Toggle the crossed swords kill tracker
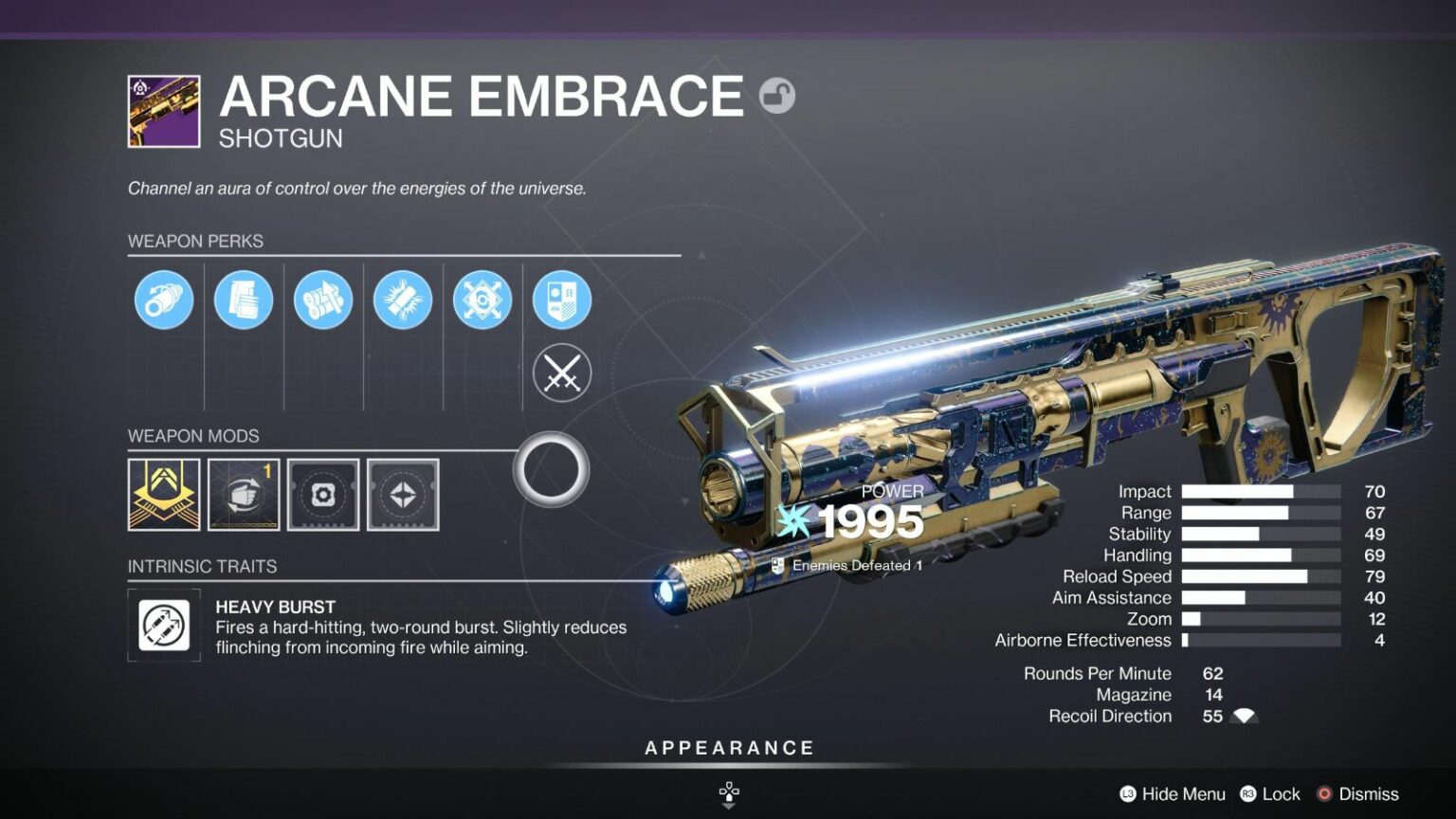This screenshot has width=1456, height=819. [x=561, y=373]
